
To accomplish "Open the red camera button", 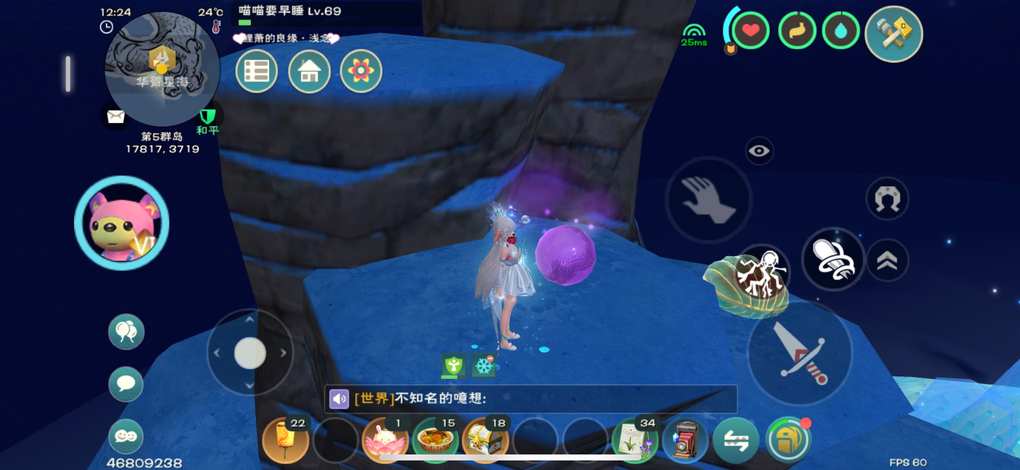I will point(686,440).
